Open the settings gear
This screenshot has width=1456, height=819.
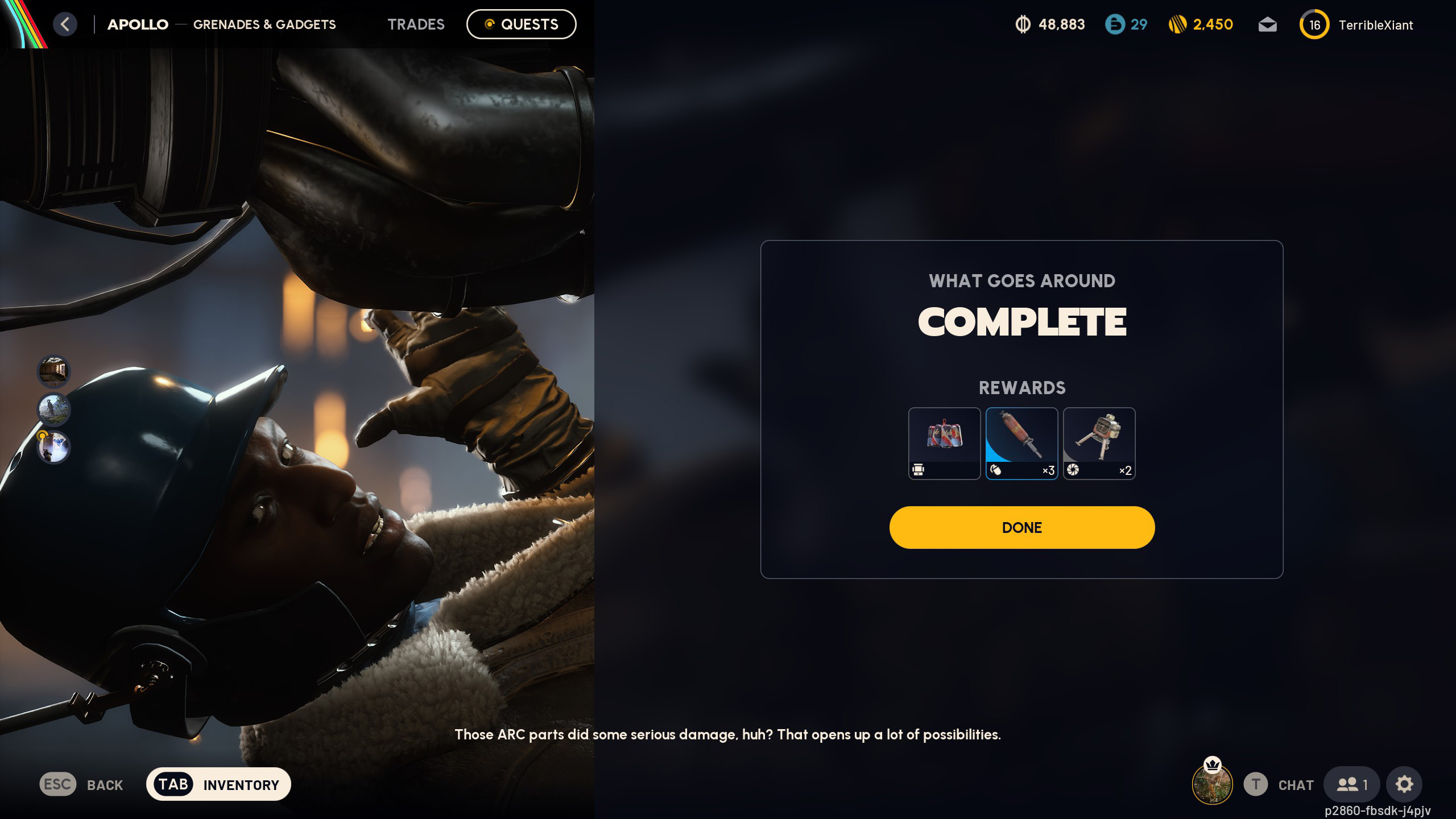click(x=1404, y=784)
